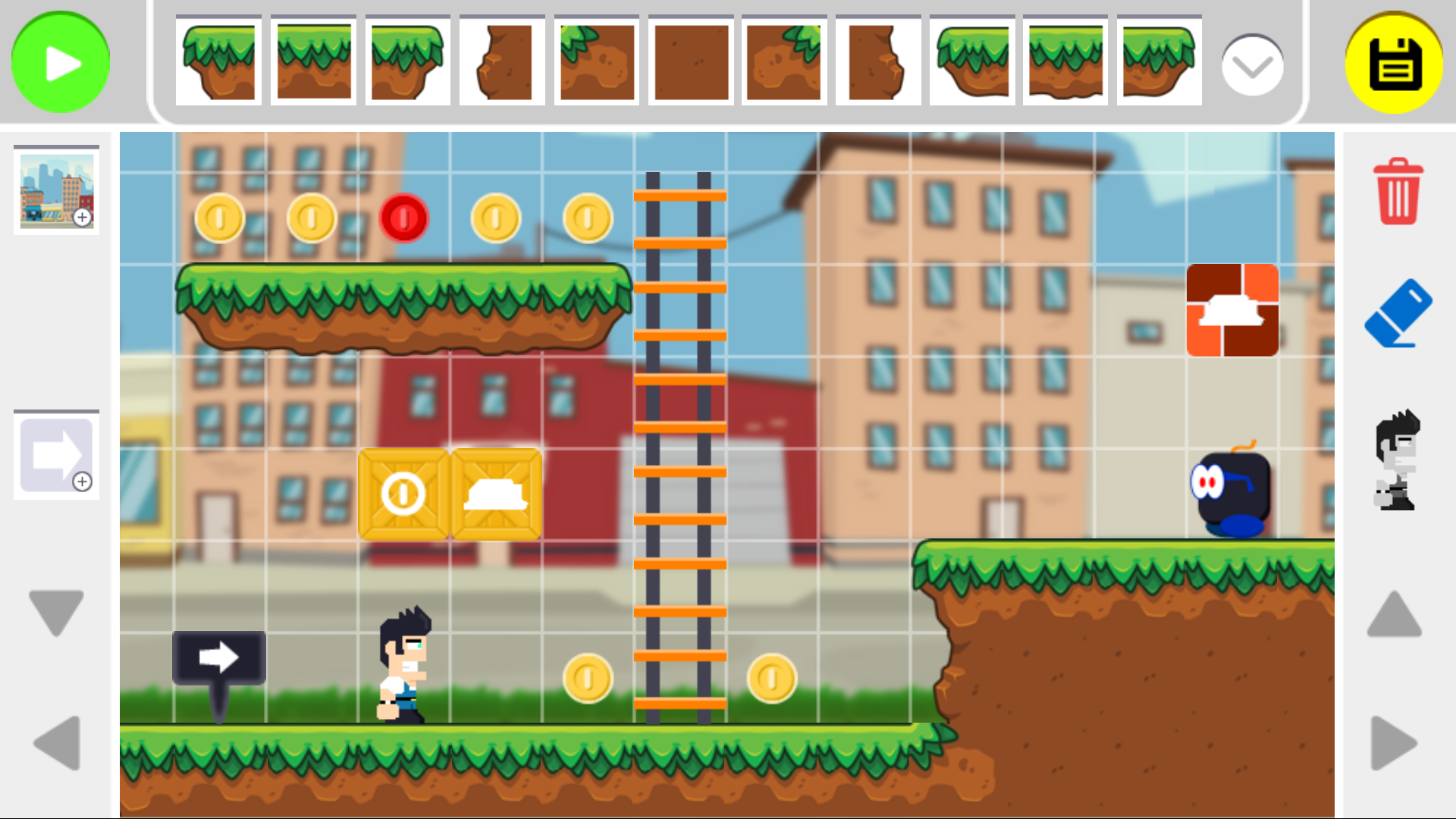Click the red coin above the platform
Screen dimensions: 1456x819
tap(404, 218)
